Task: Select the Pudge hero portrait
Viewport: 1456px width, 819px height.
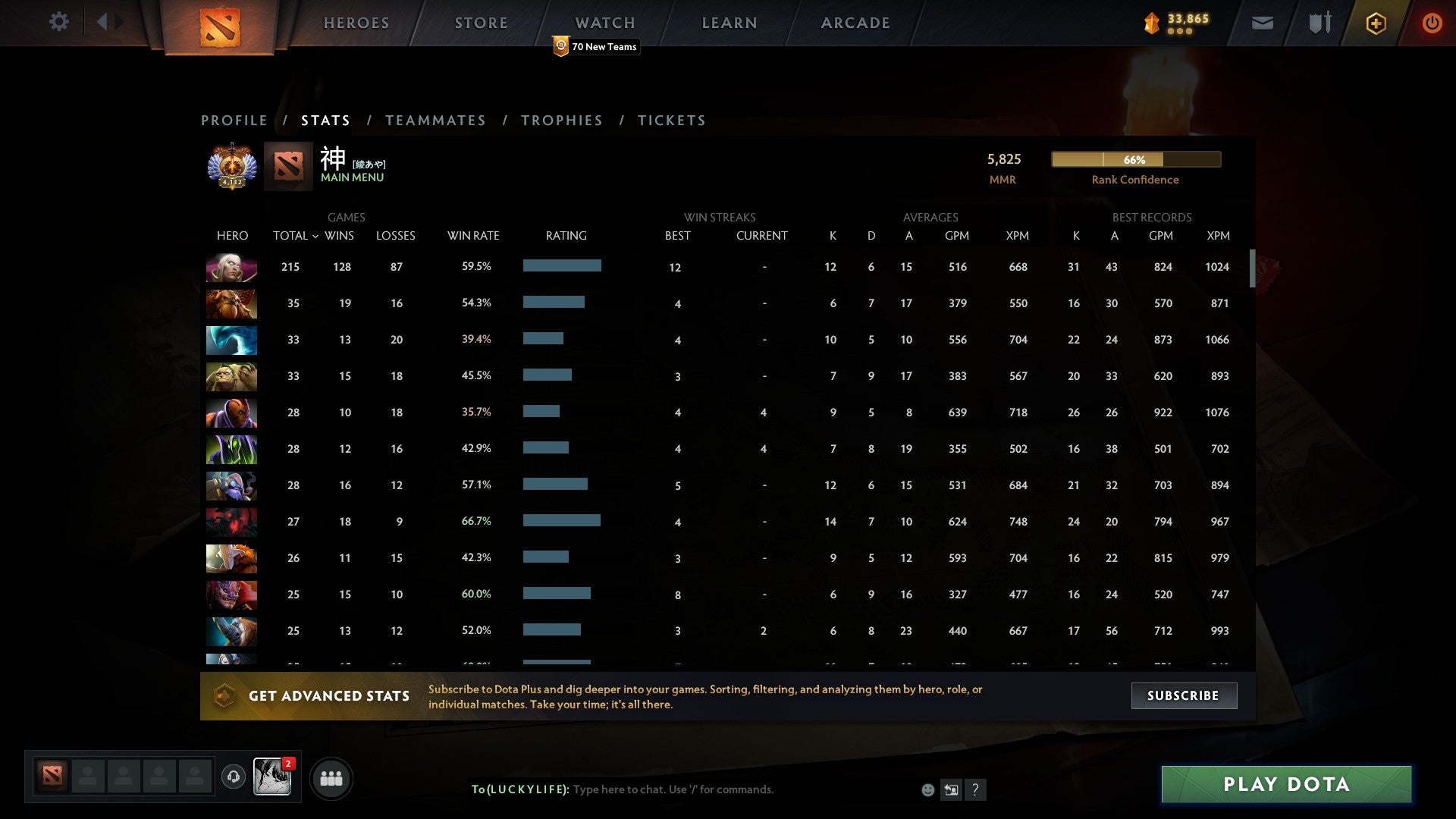Action: click(x=231, y=376)
